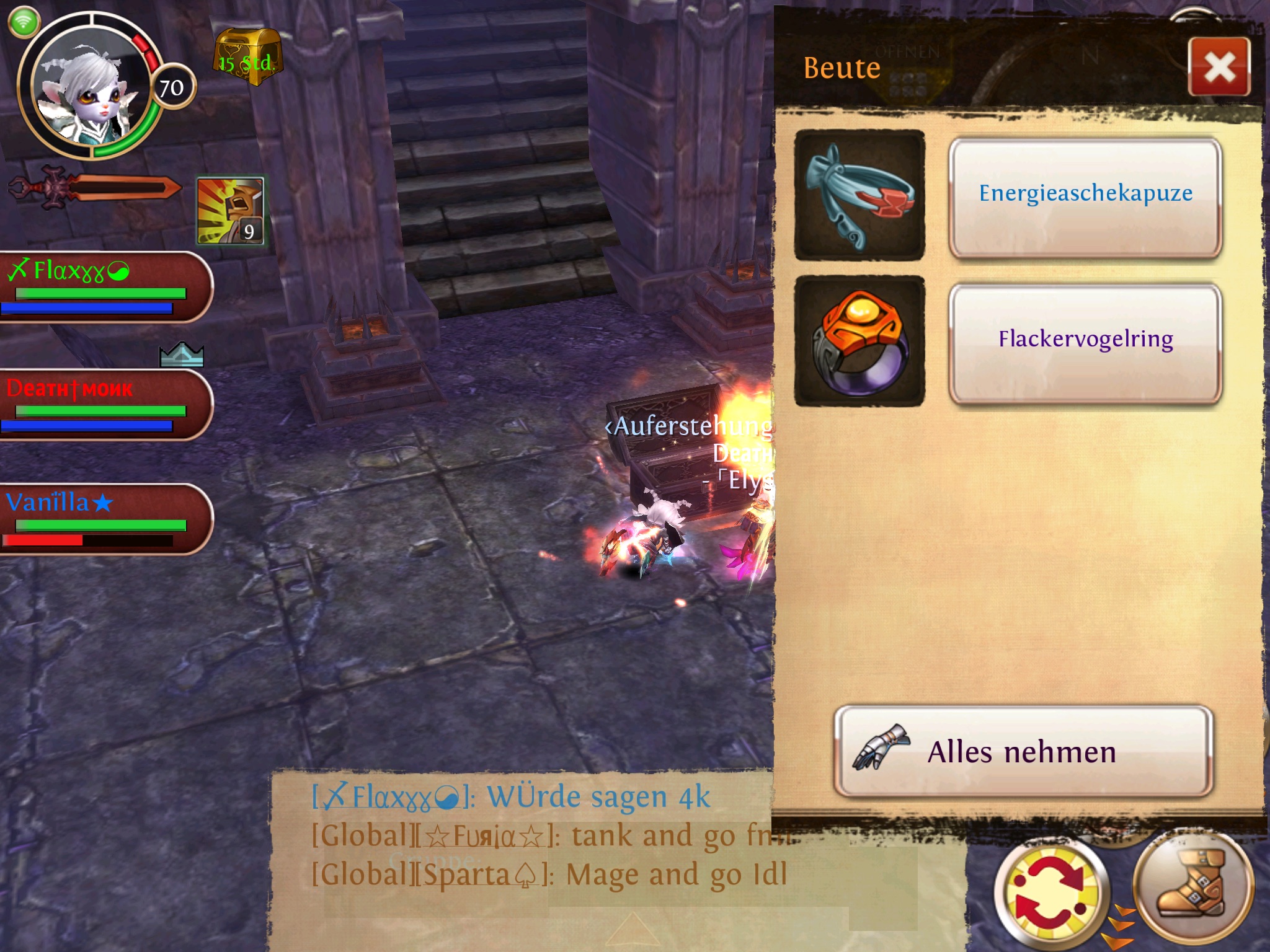Check the green connection signal icon
This screenshot has height=952, width=1270.
point(24,22)
